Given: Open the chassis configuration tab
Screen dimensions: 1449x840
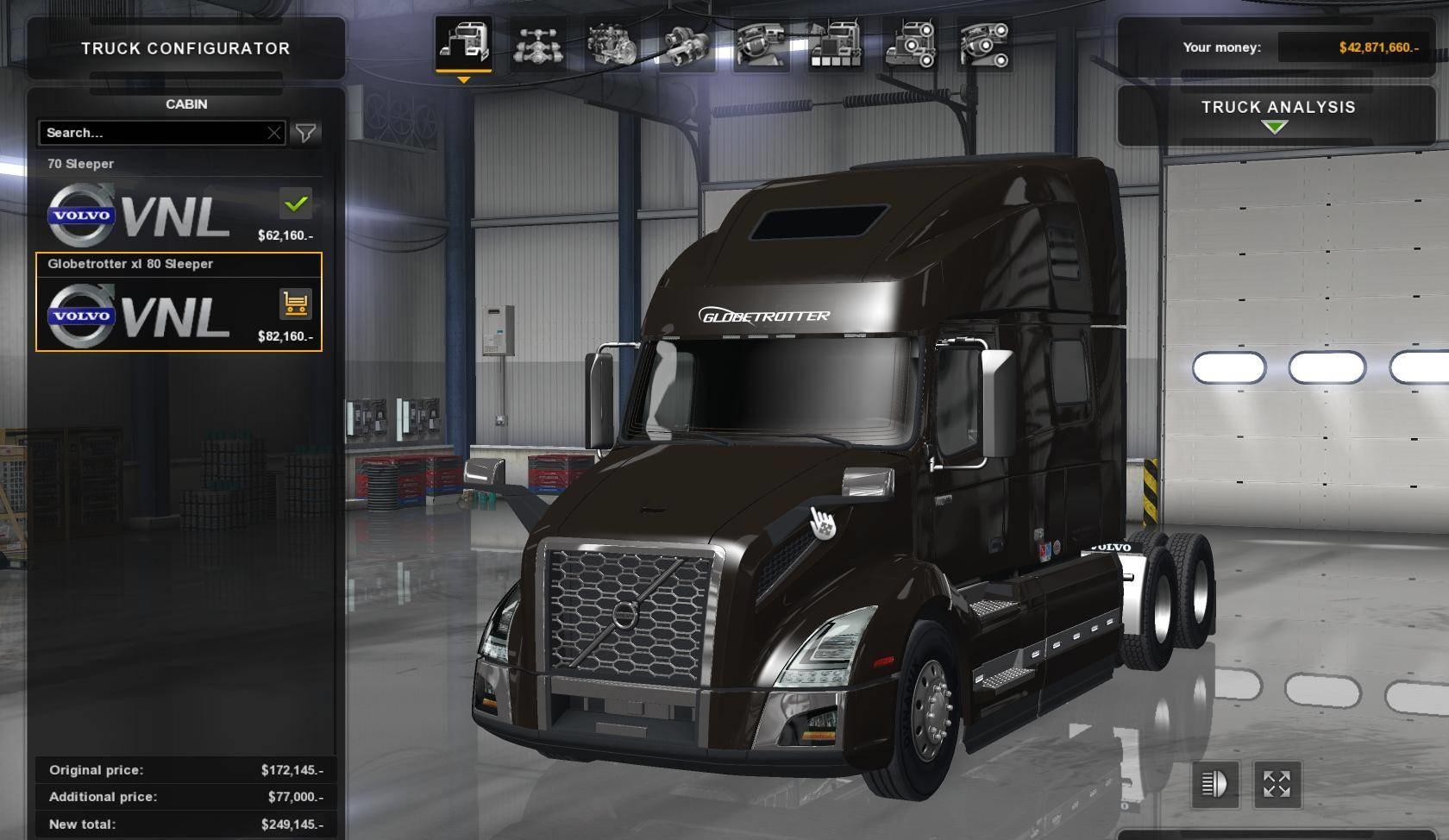Looking at the screenshot, I should [x=537, y=45].
